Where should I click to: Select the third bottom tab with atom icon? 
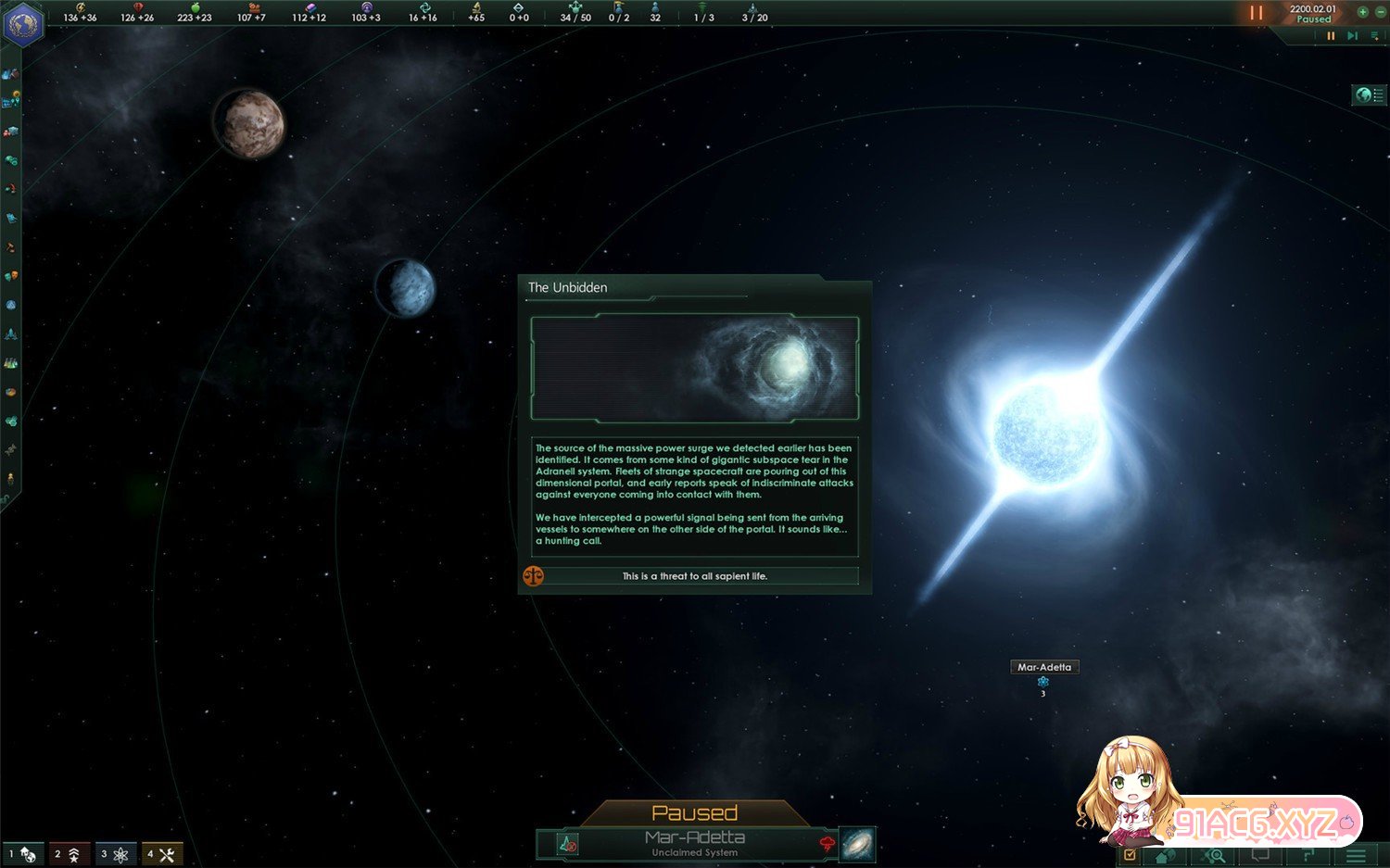point(116,854)
